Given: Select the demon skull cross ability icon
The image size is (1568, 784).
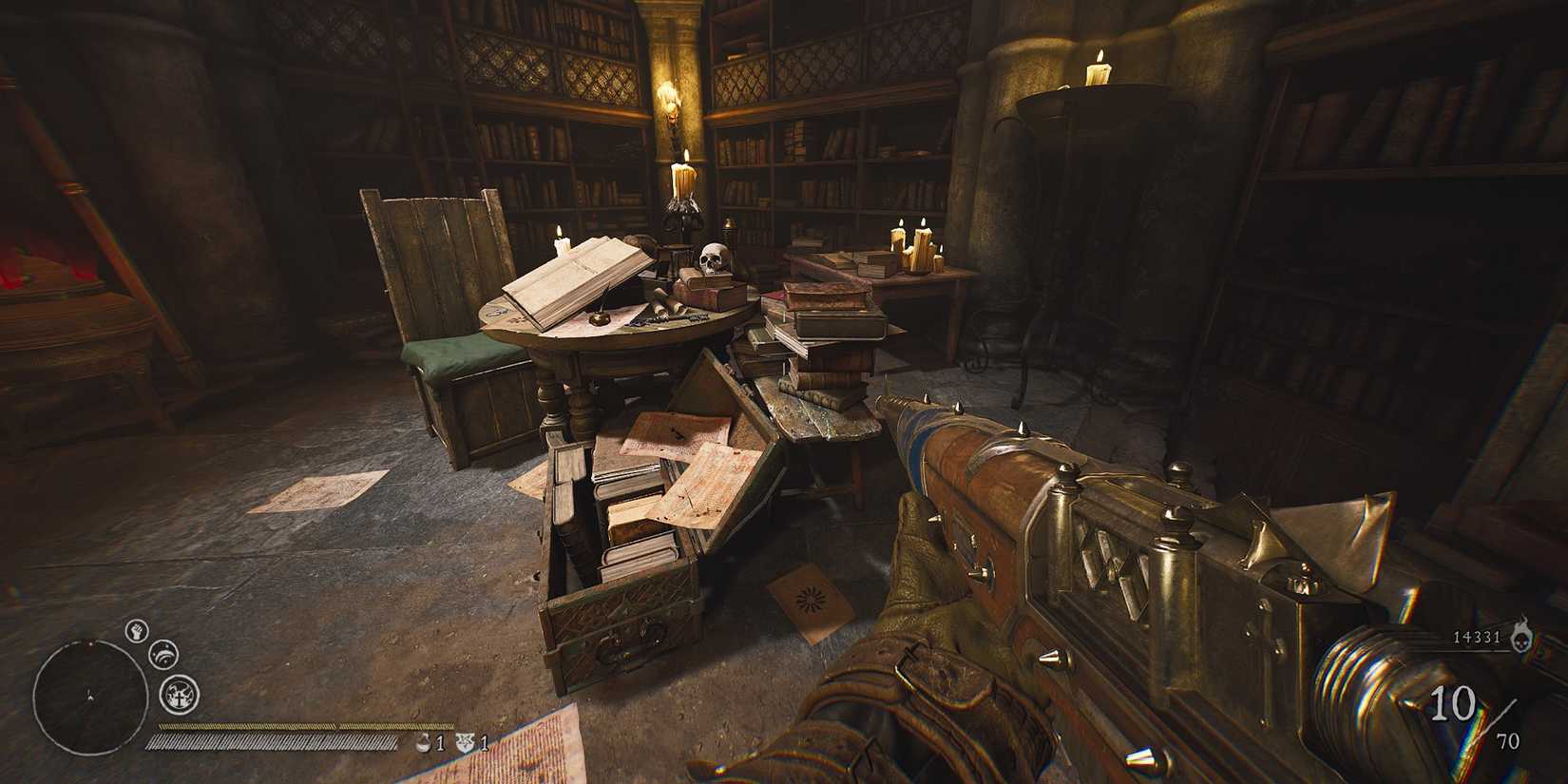Looking at the screenshot, I should point(178,694).
